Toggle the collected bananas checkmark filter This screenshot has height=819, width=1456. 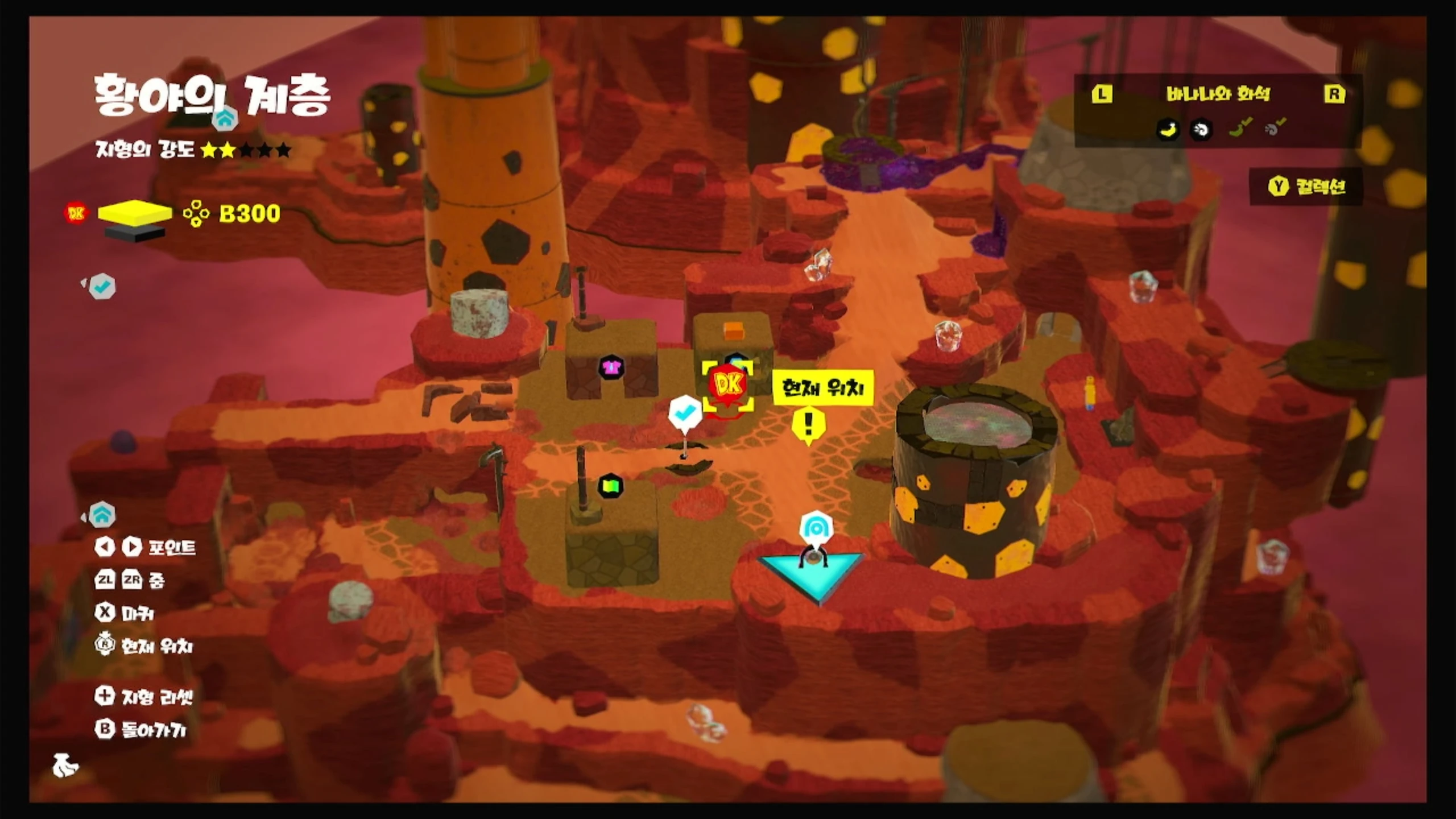click(x=1240, y=127)
